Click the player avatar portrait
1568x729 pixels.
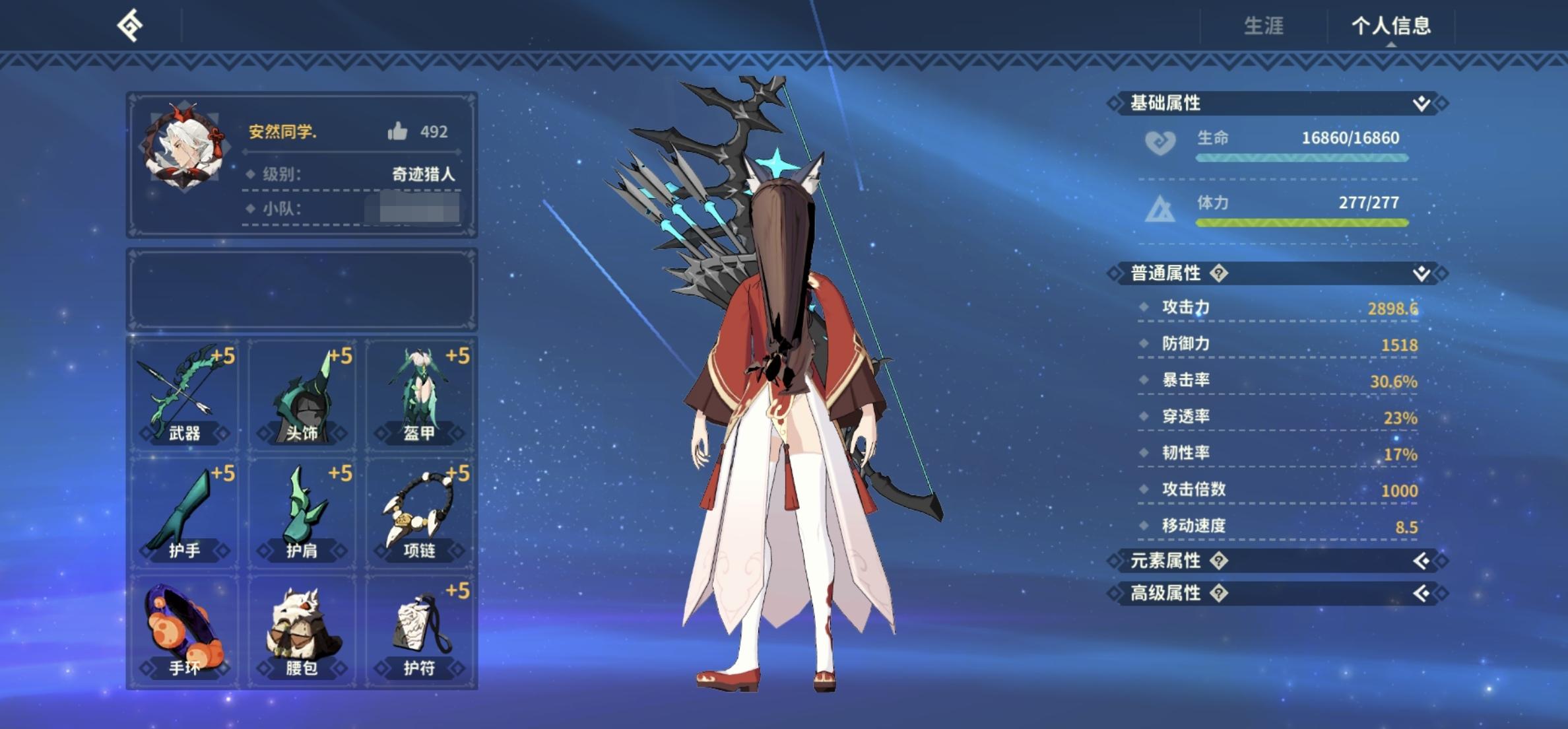pos(183,148)
